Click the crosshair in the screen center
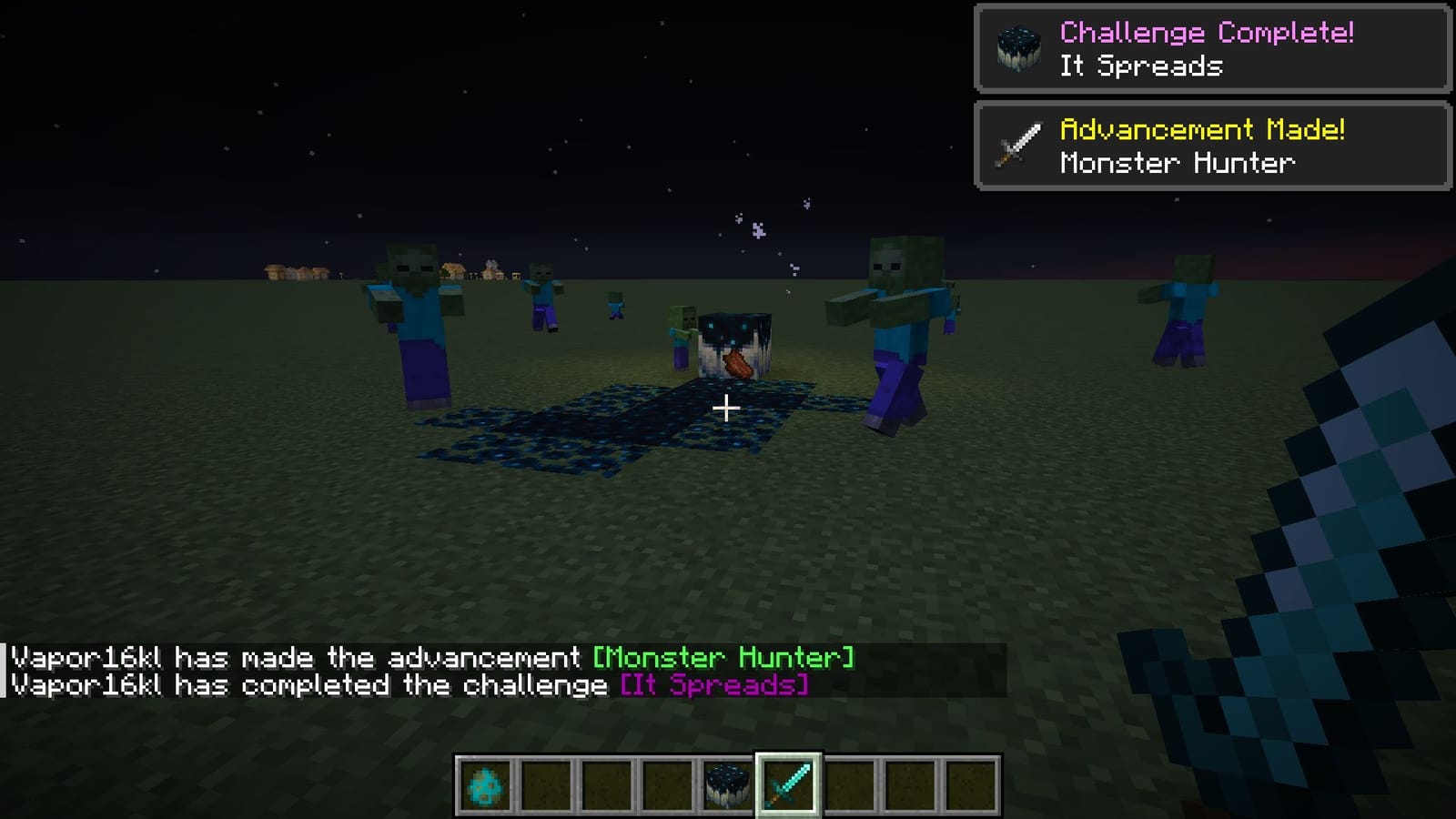Image resolution: width=1456 pixels, height=819 pixels. [727, 409]
